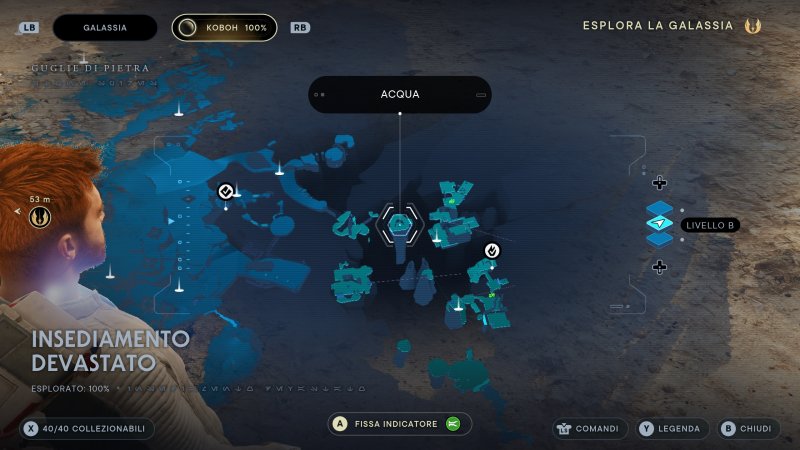Screen dimensions: 800x450
Task: Select the highlighted Livello B layer
Action: click(660, 224)
